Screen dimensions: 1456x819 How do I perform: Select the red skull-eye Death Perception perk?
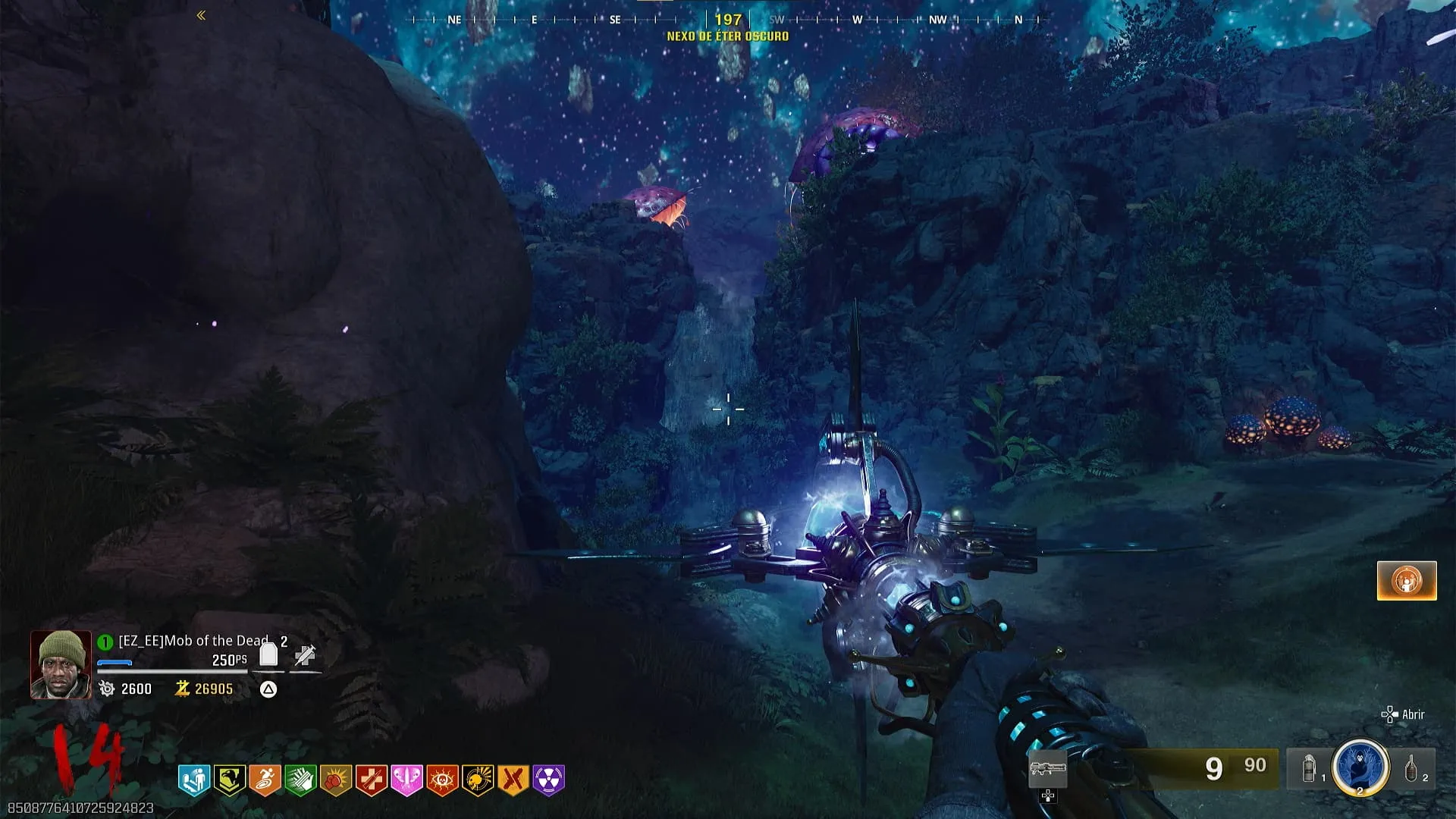(442, 780)
